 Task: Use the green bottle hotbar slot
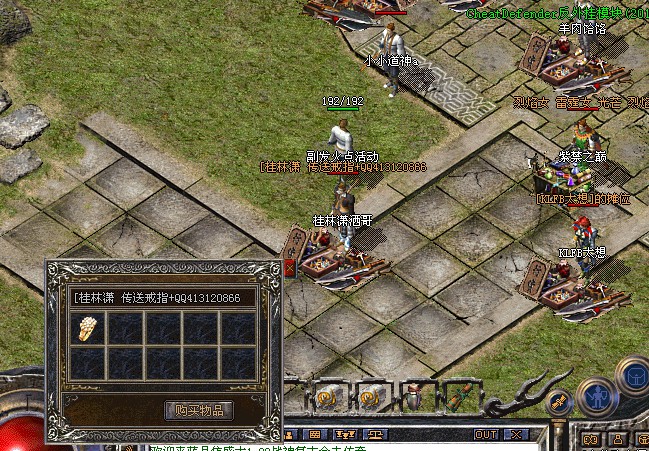459,397
